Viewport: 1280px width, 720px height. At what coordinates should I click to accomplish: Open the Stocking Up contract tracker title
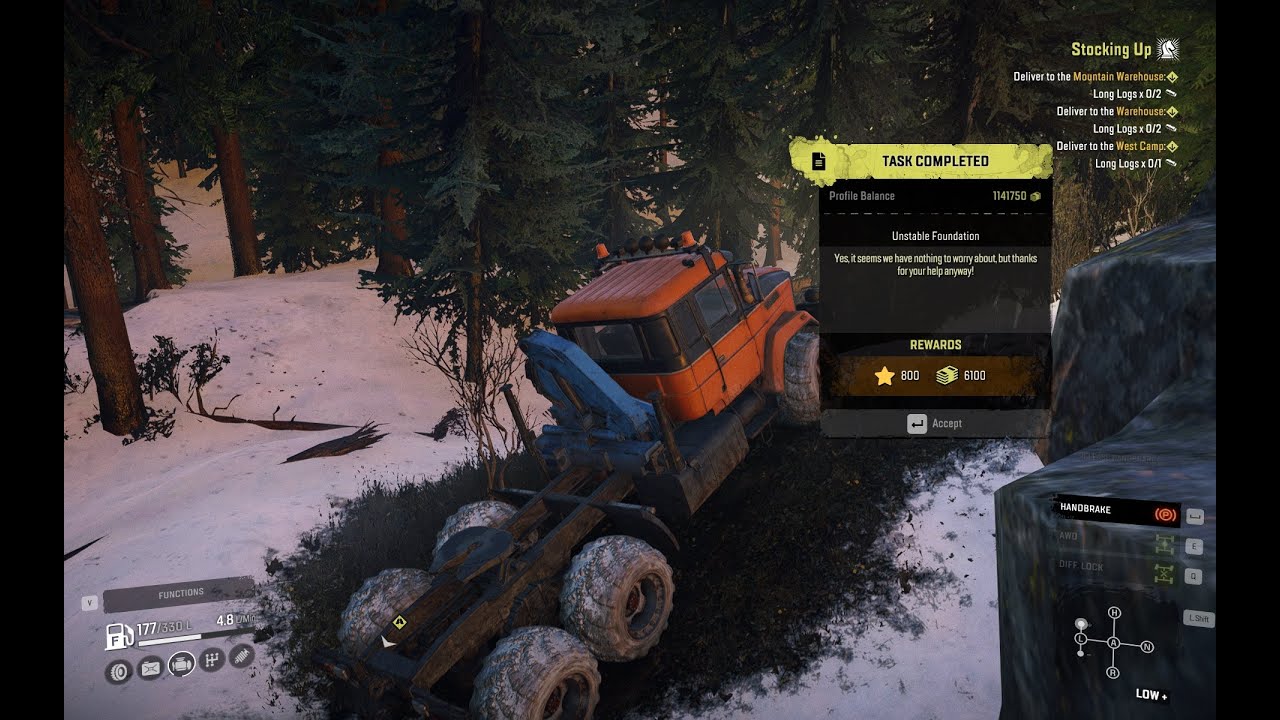1111,49
